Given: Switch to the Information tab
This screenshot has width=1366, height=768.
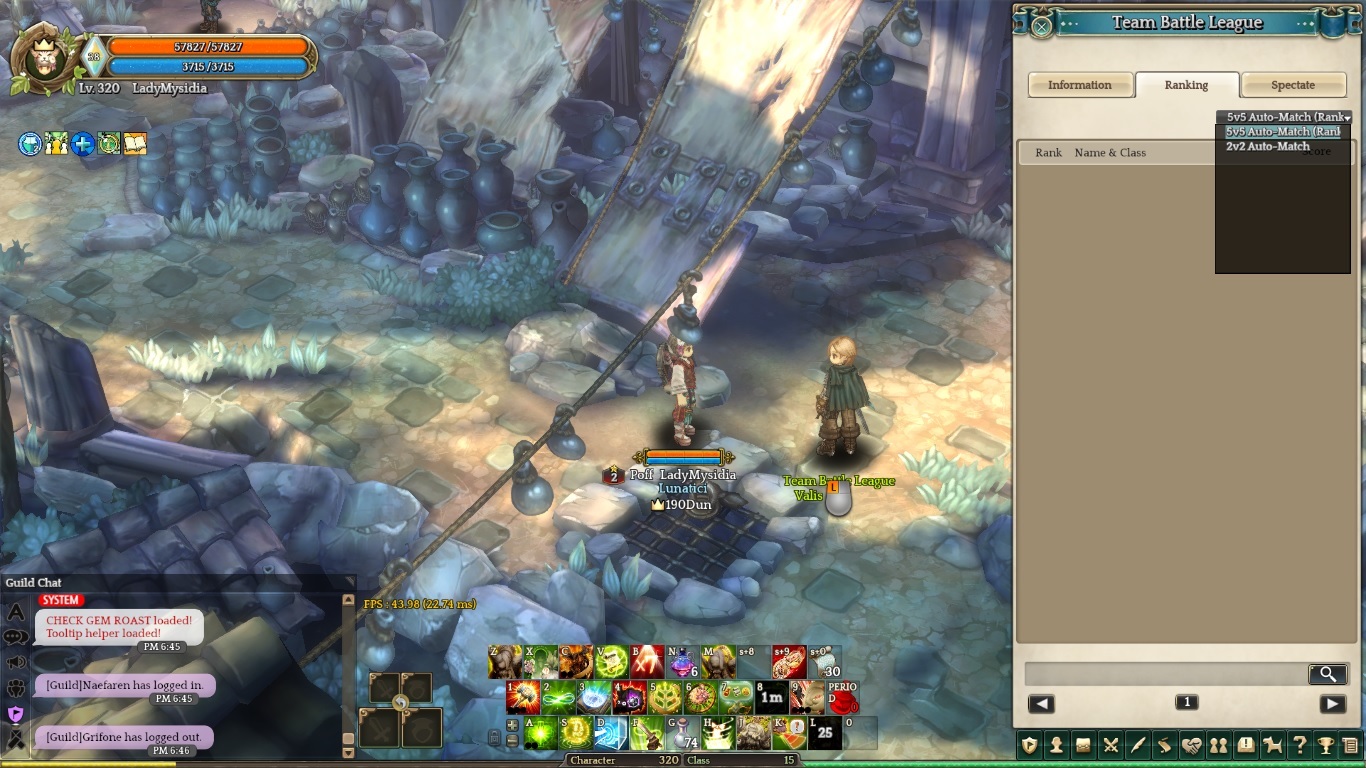Looking at the screenshot, I should coord(1080,85).
